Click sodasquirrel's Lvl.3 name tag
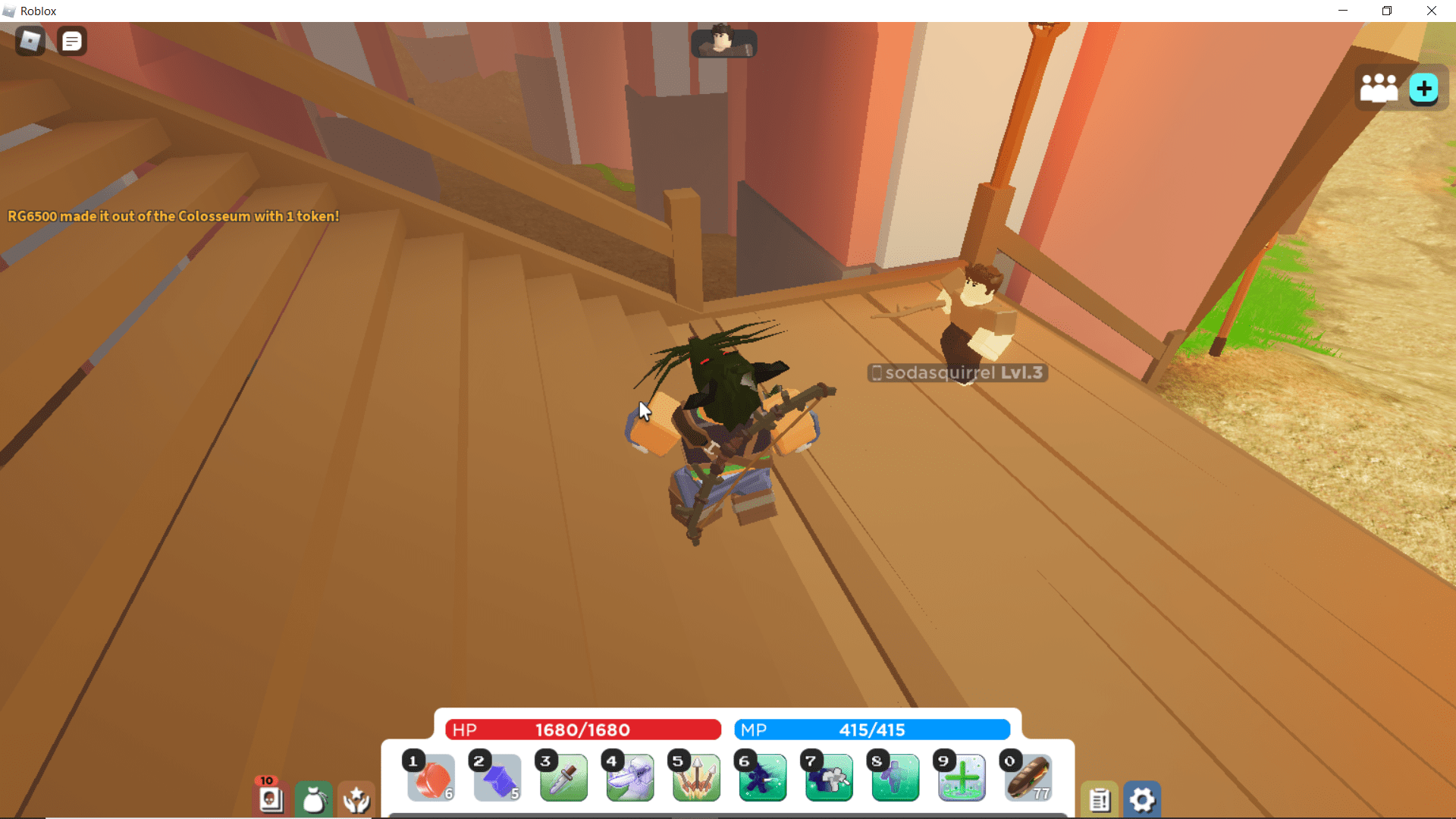The width and height of the screenshot is (1456, 819). (x=955, y=372)
